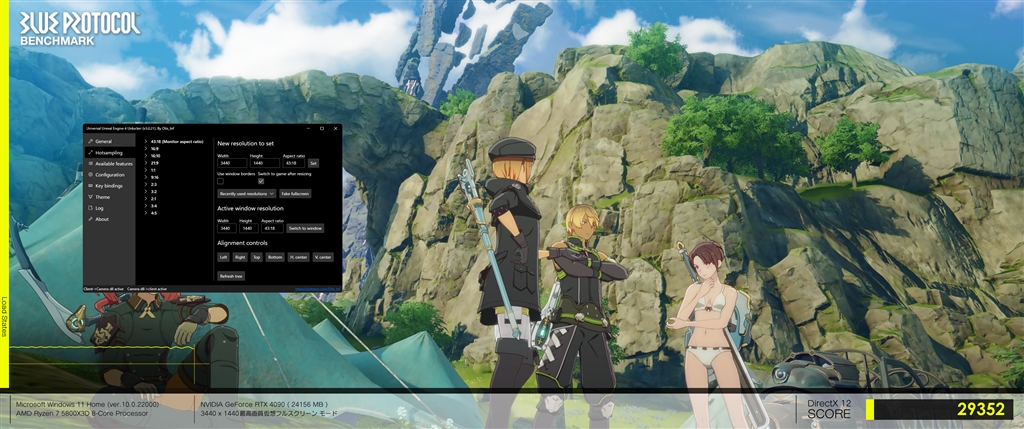Click the Refresh tree button

click(x=231, y=275)
